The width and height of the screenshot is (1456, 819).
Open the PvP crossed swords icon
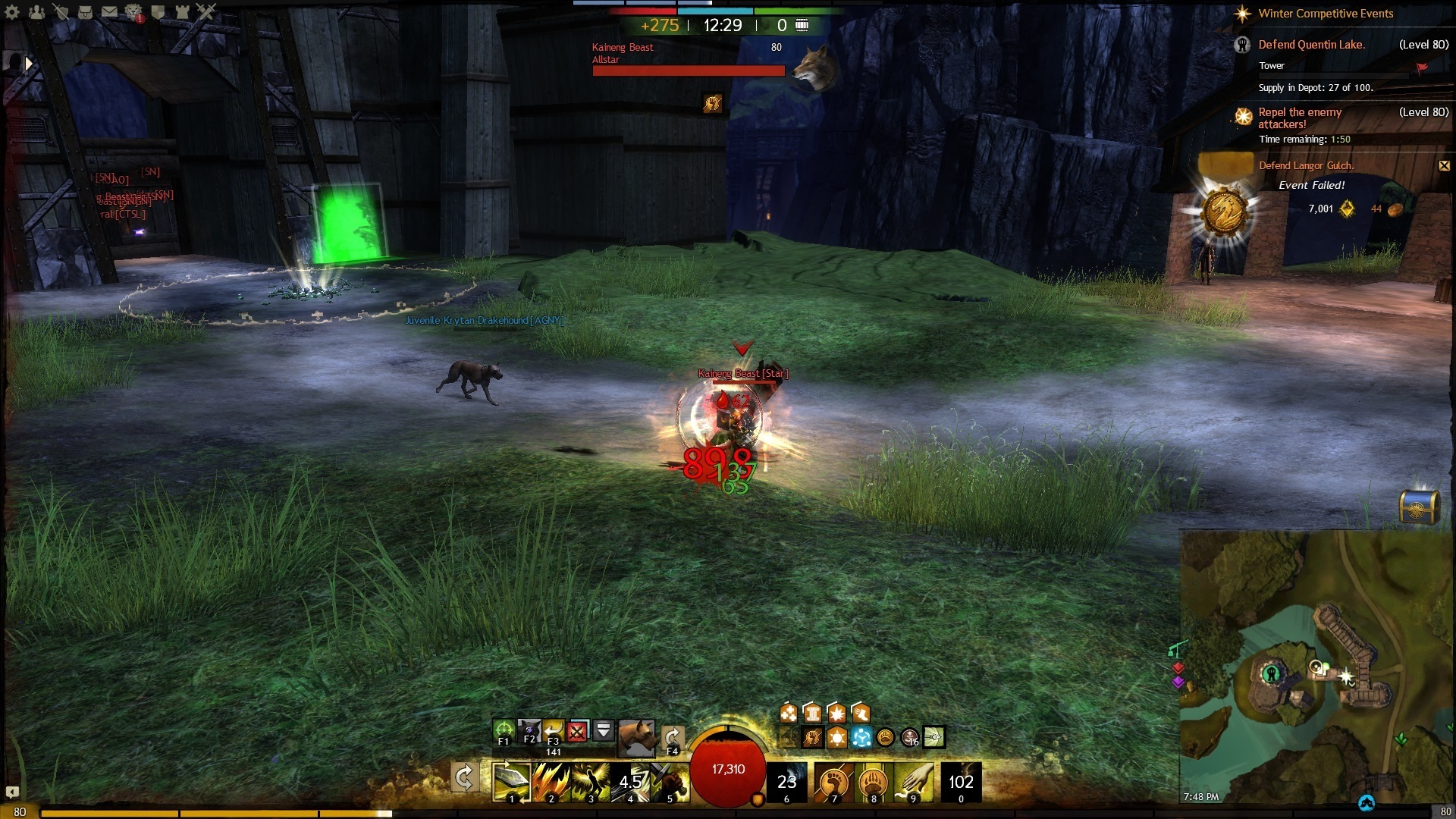point(206,11)
